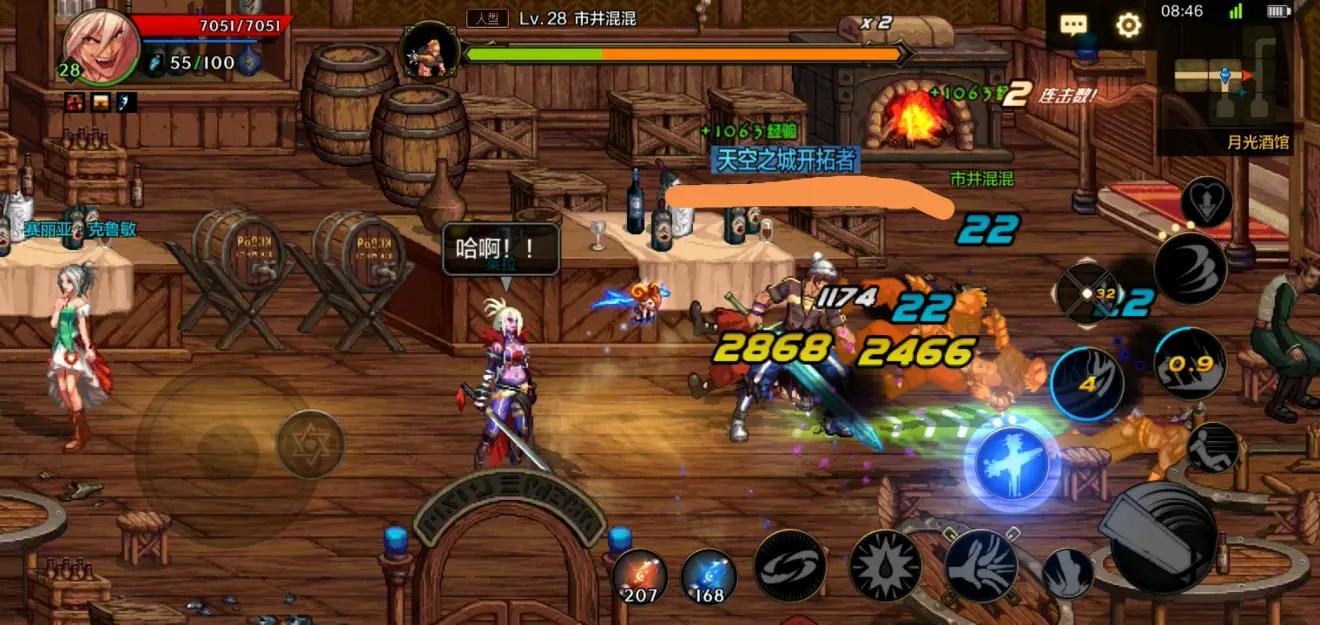Tap the skill showing cooldown 4
Viewport: 1320px width, 625px height.
[1087, 383]
